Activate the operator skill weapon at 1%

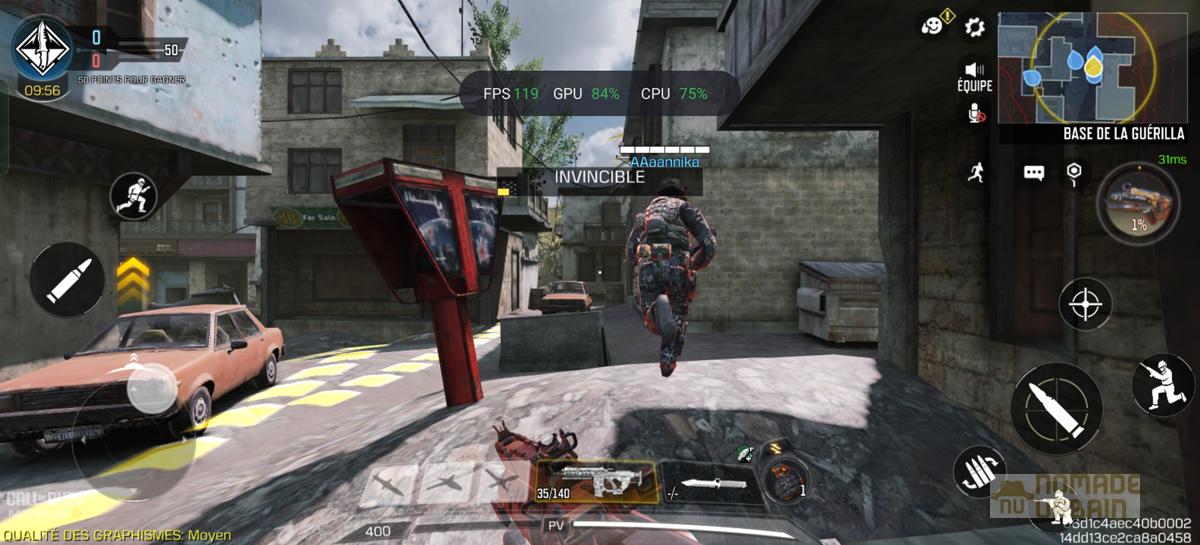1137,203
